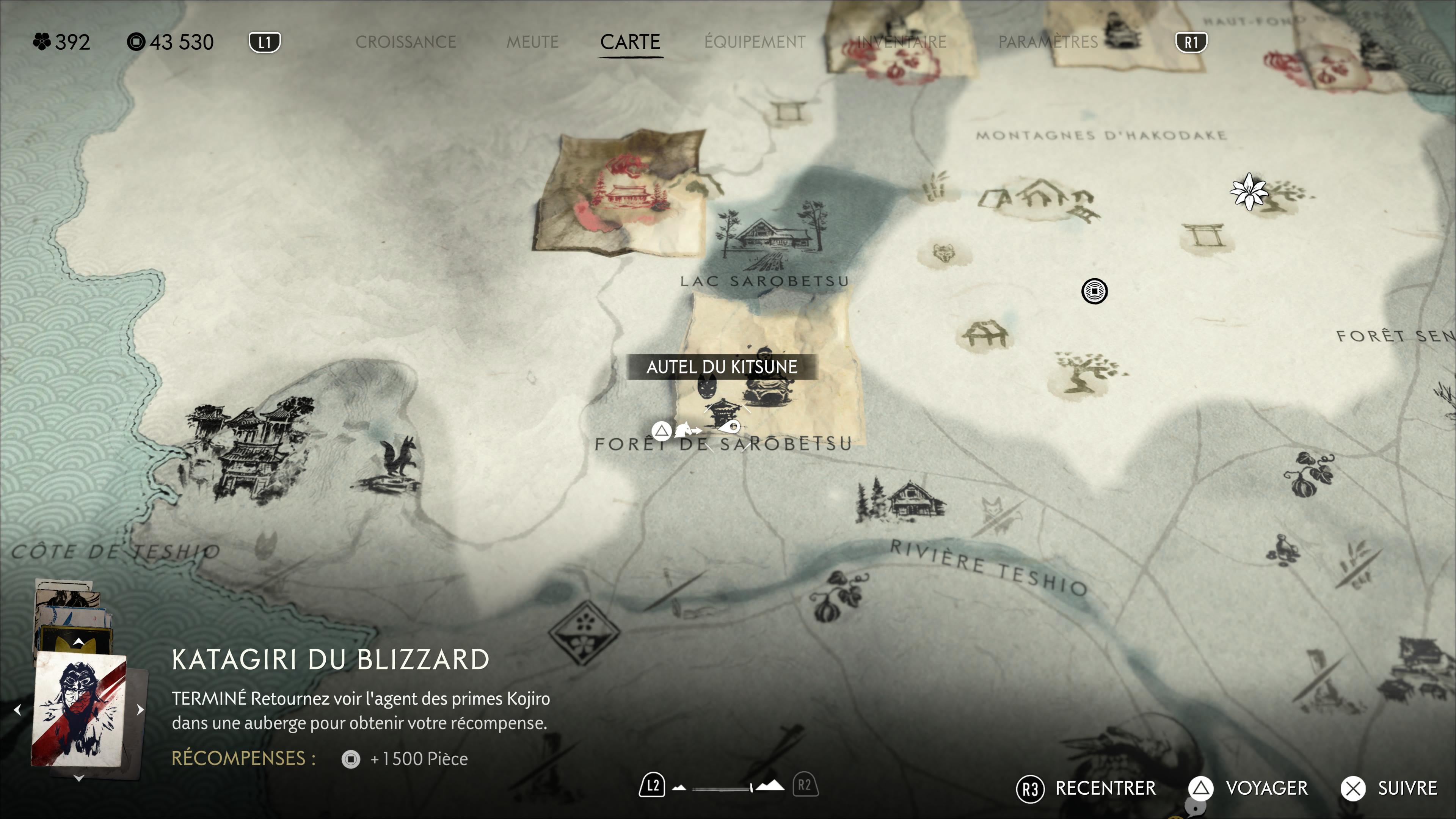Click the Autel du Kitsune map label
Screen dimensions: 1456x819
click(x=722, y=367)
